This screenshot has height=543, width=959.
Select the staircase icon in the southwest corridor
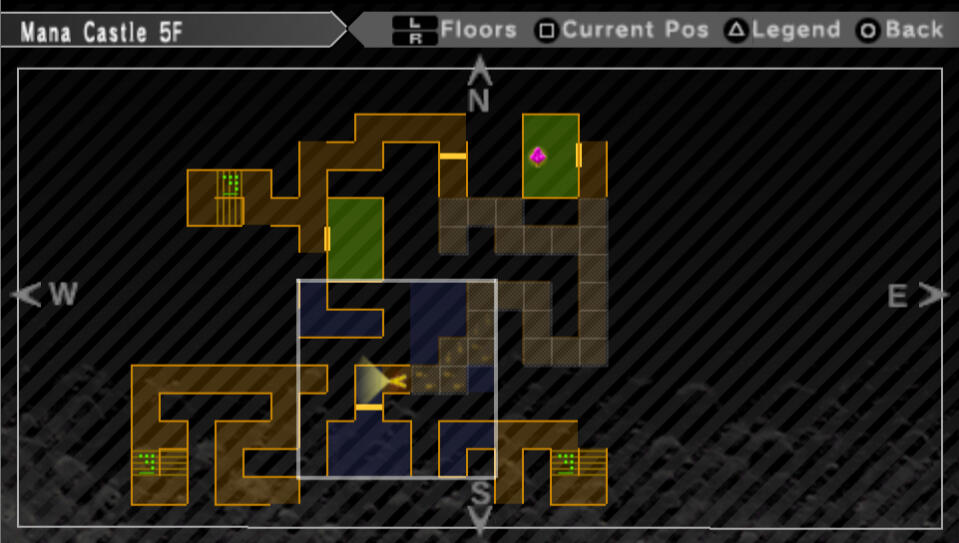point(160,463)
